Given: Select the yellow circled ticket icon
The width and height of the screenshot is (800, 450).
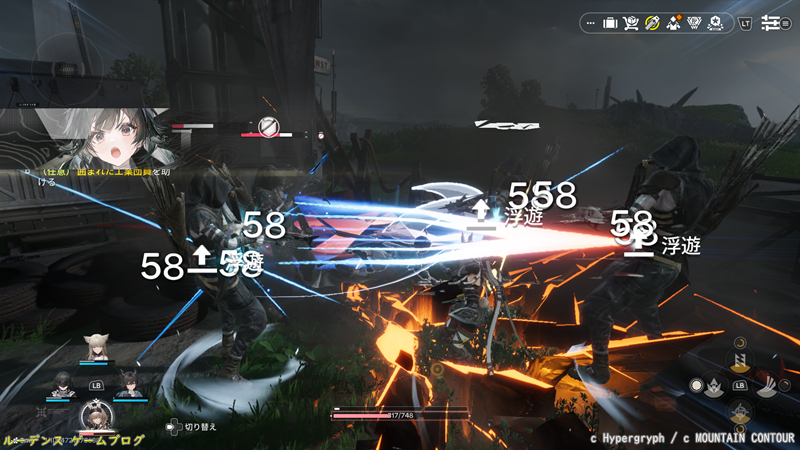Looking at the screenshot, I should (x=652, y=22).
